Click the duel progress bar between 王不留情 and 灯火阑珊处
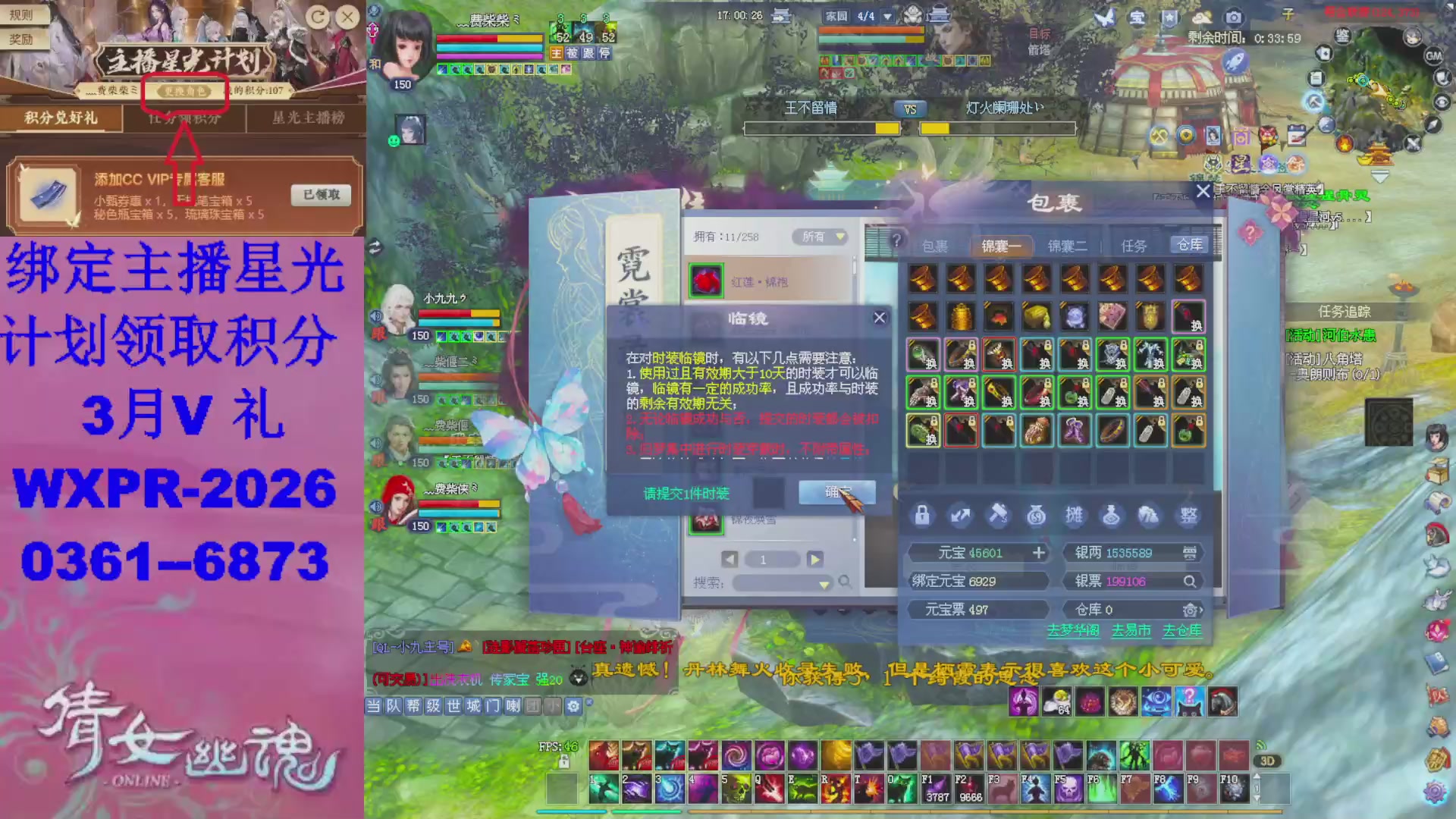The image size is (1456, 819). point(910,128)
